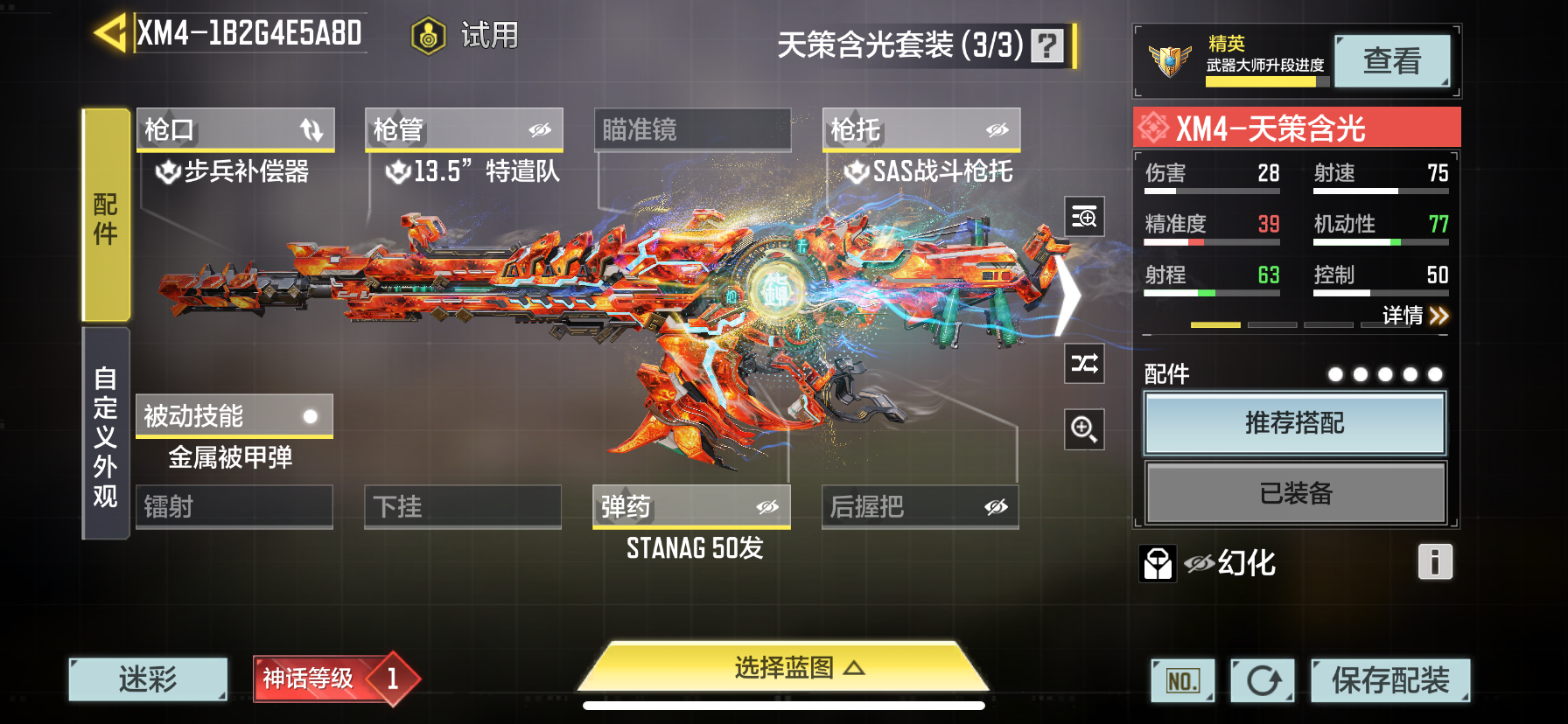1568x724 pixels.
Task: Tap the magnifier zoom icon beside weapon
Action: click(1084, 429)
